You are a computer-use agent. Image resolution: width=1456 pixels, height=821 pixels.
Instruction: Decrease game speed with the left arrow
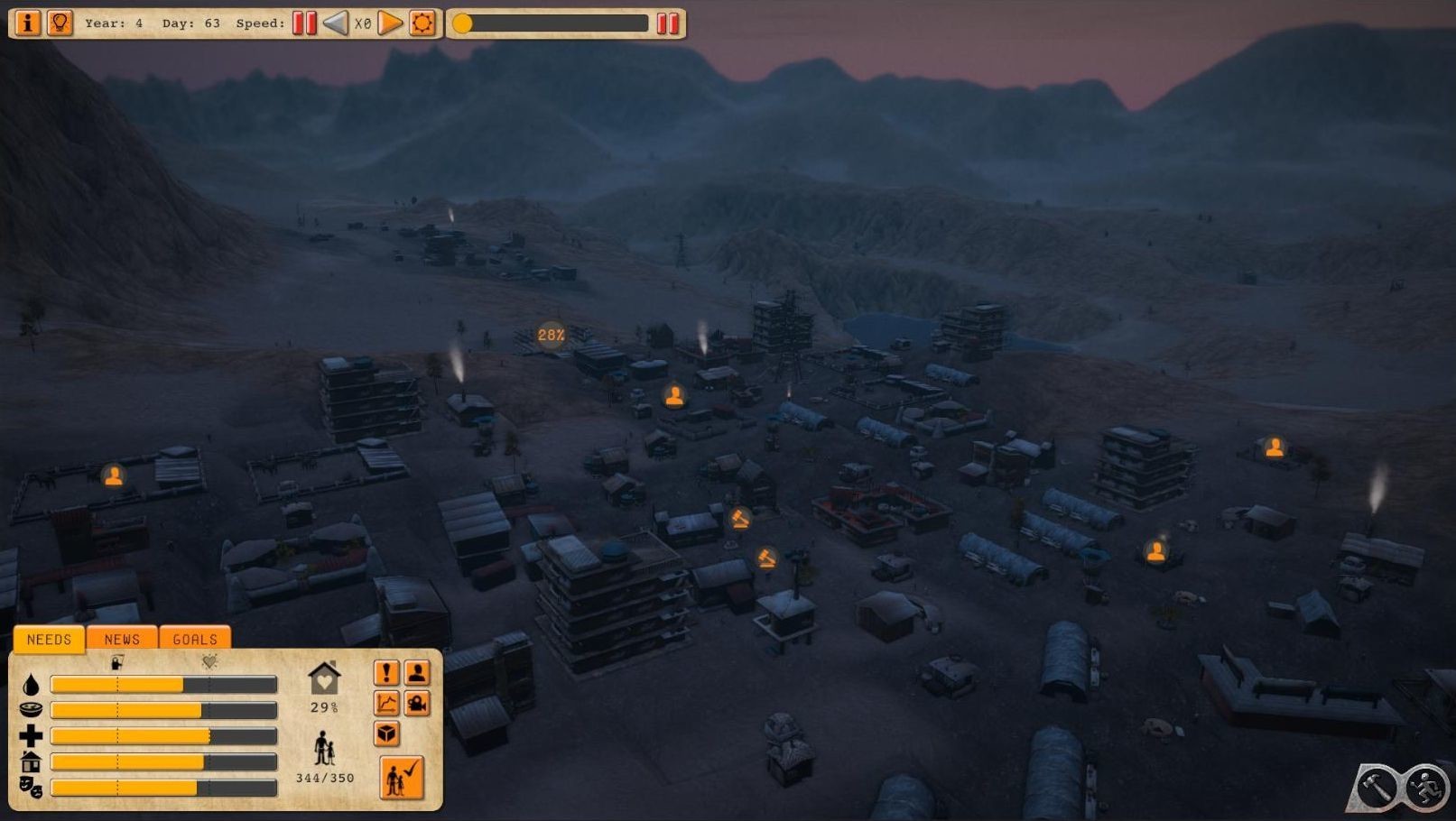pyautogui.click(x=336, y=23)
